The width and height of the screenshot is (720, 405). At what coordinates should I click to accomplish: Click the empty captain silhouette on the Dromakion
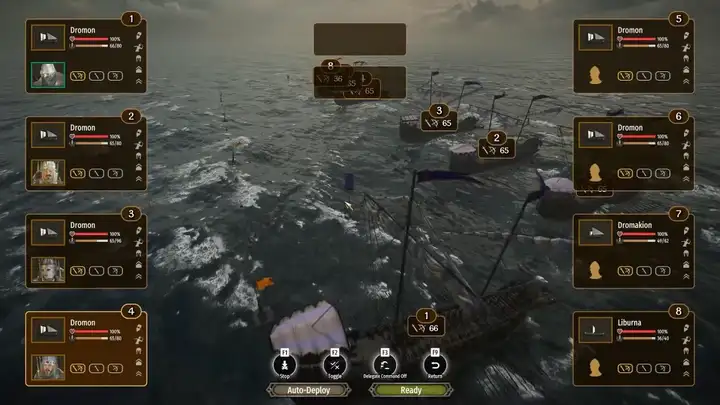pos(596,270)
